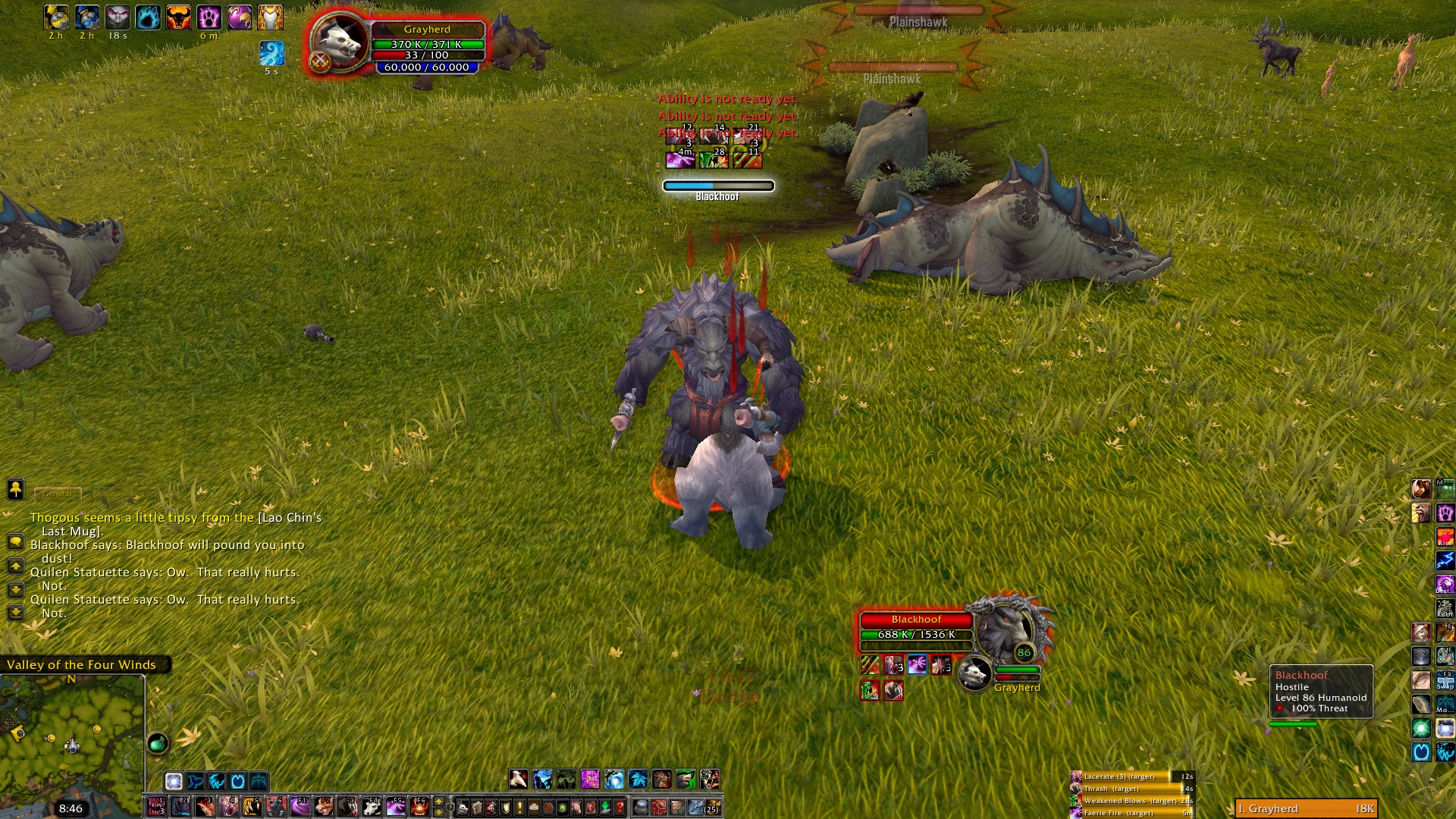Open the red question mark help button
Screen dimensions: 1456x819
(620, 807)
